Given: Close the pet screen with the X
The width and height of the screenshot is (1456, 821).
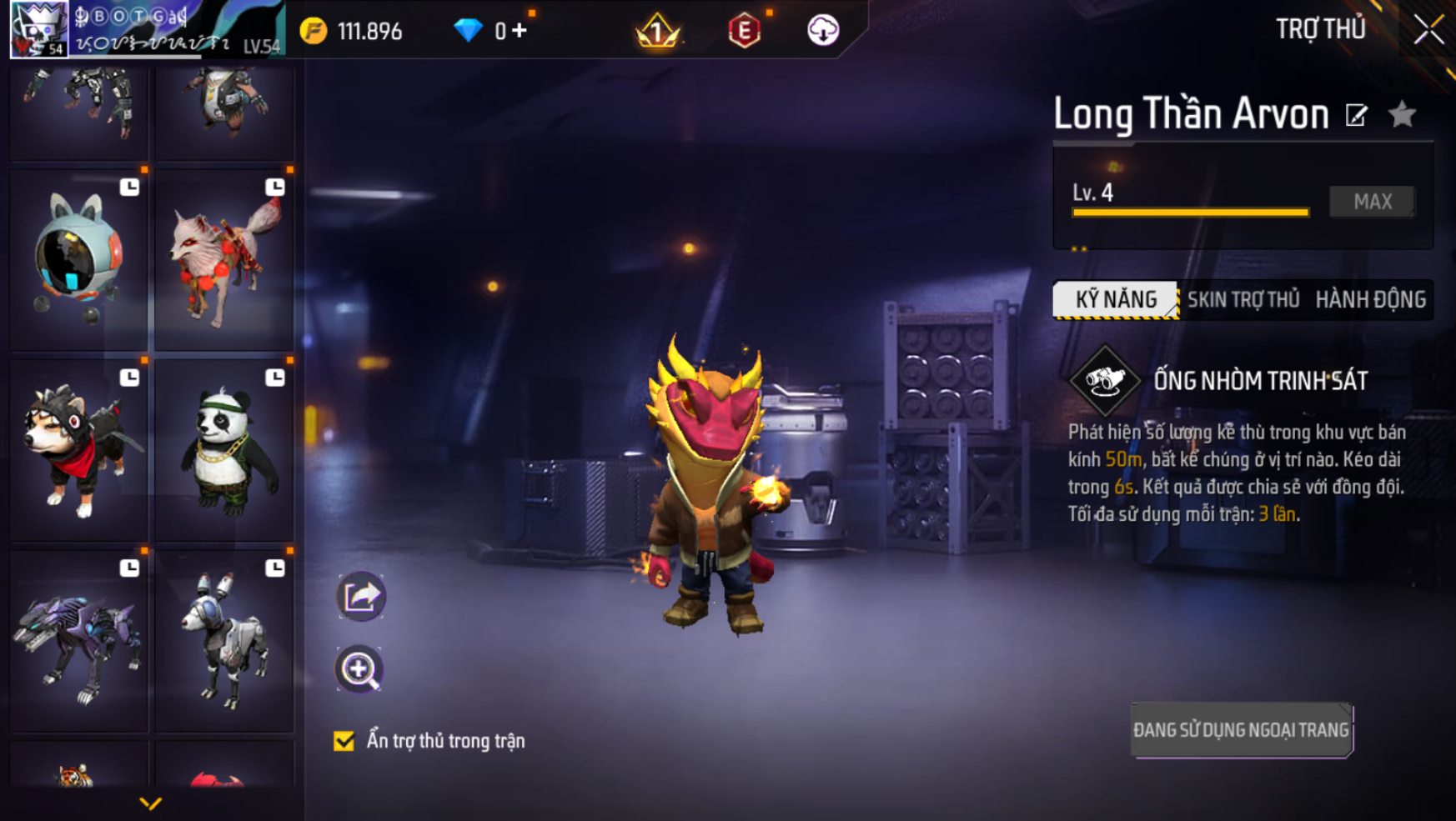Looking at the screenshot, I should coord(1428,31).
